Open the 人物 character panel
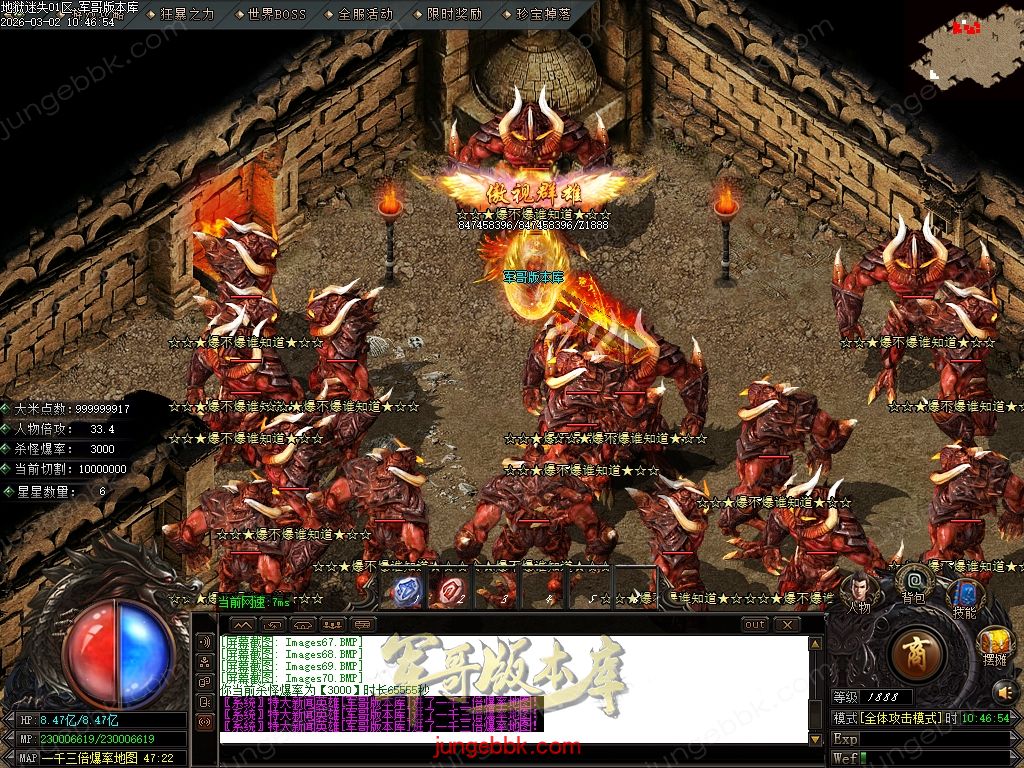1024x768 pixels. pyautogui.click(x=860, y=588)
